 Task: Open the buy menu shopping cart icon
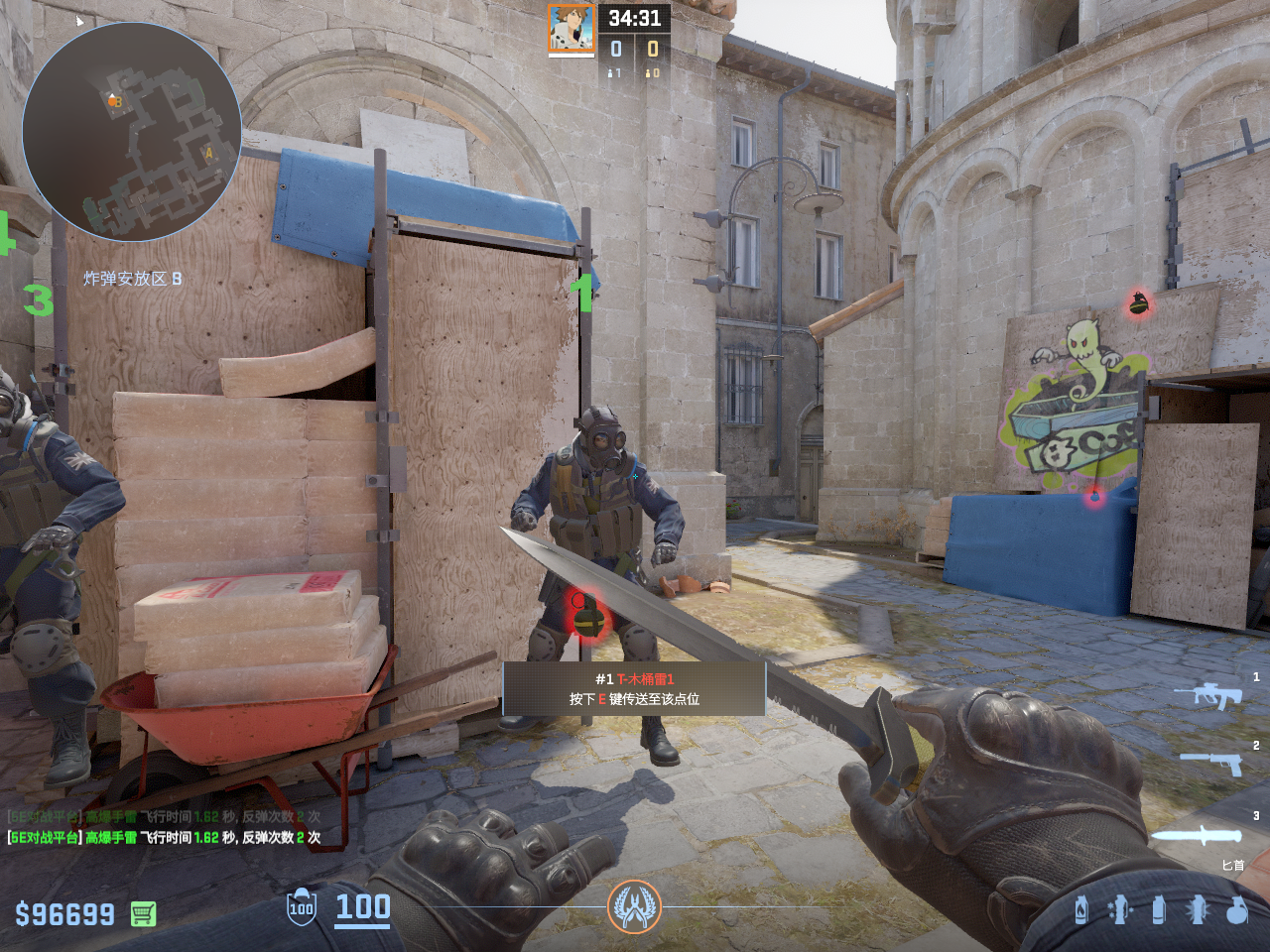[143, 913]
